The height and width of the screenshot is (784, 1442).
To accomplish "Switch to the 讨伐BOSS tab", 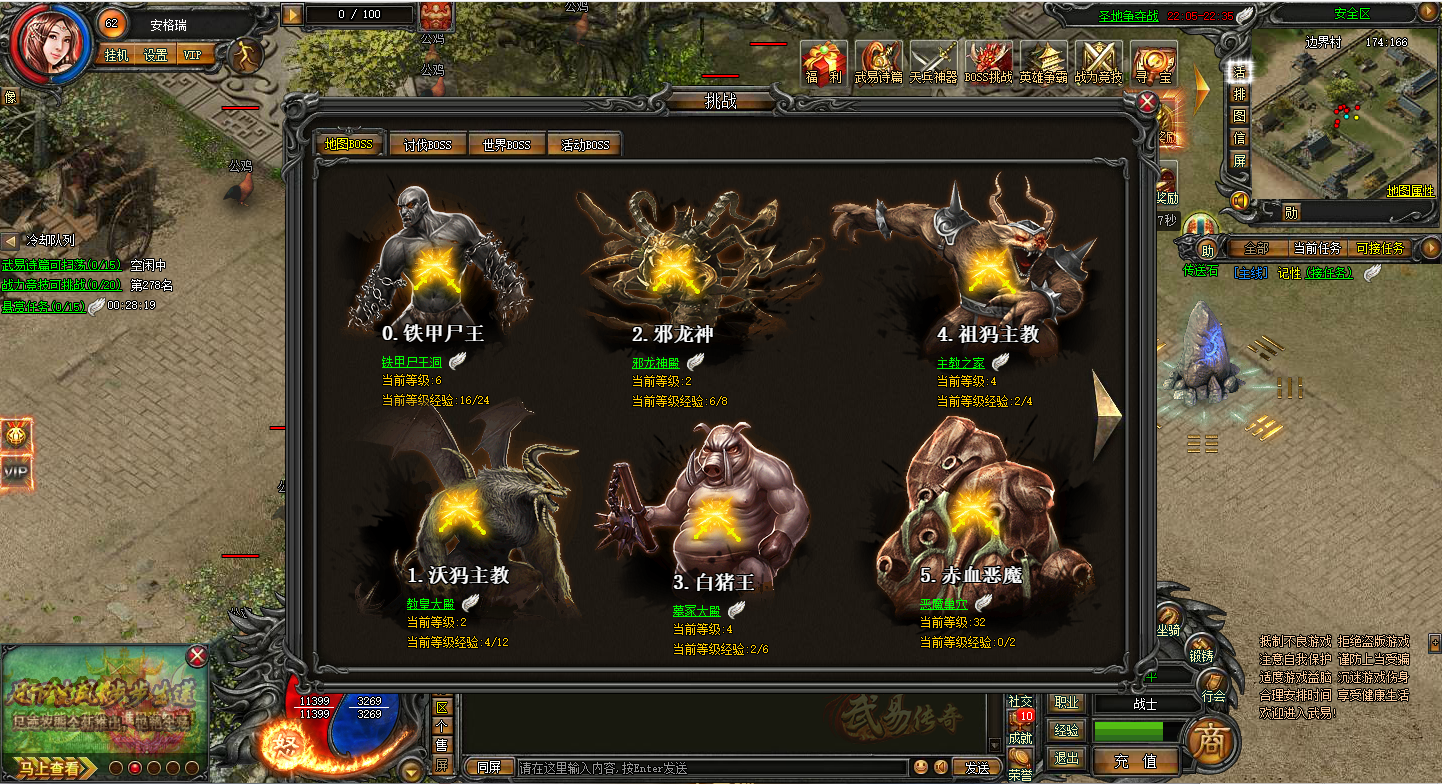I will click(427, 145).
